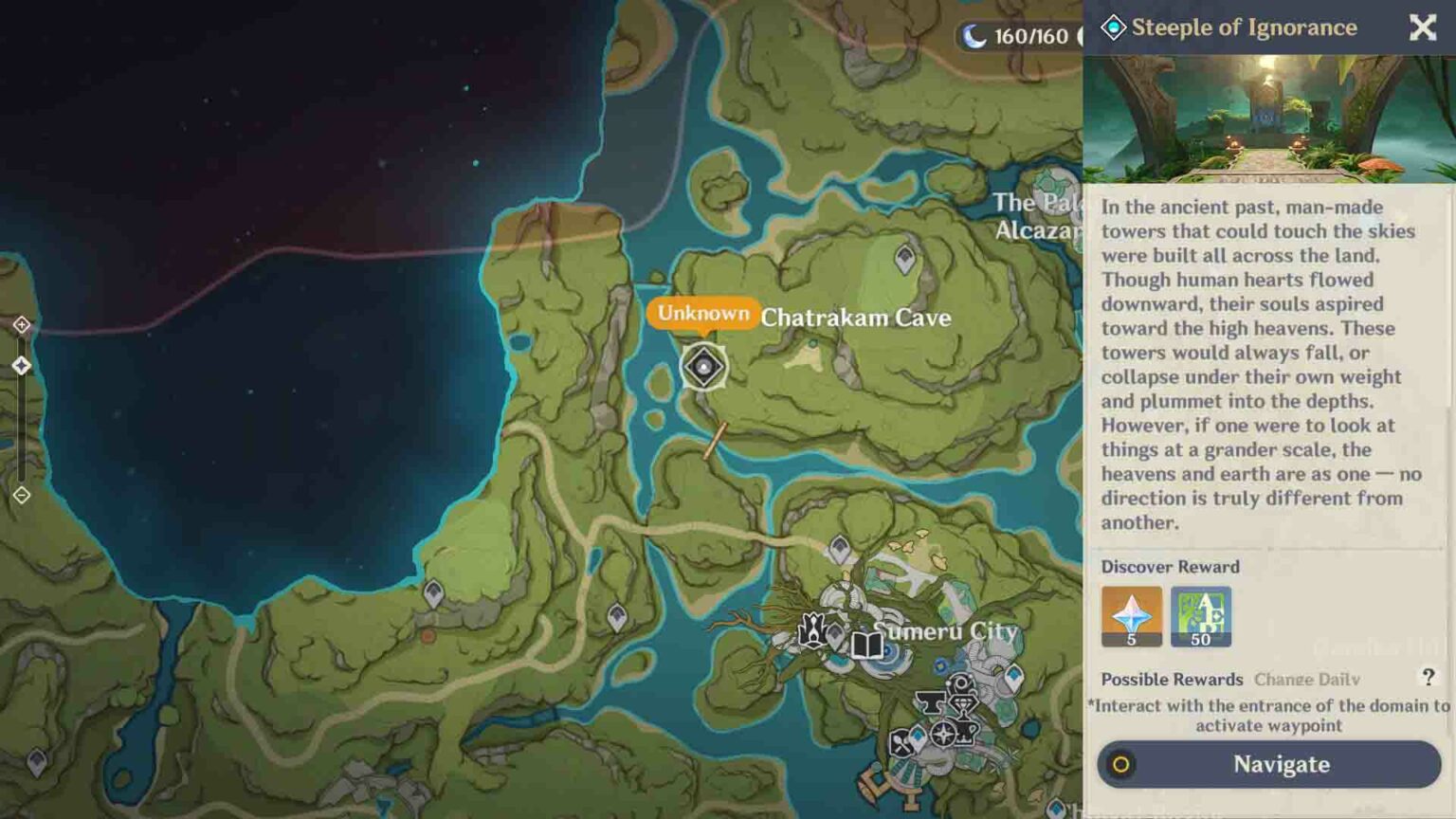The height and width of the screenshot is (819, 1456).
Task: Zoom in the map with the plus button
Action: (x=22, y=325)
